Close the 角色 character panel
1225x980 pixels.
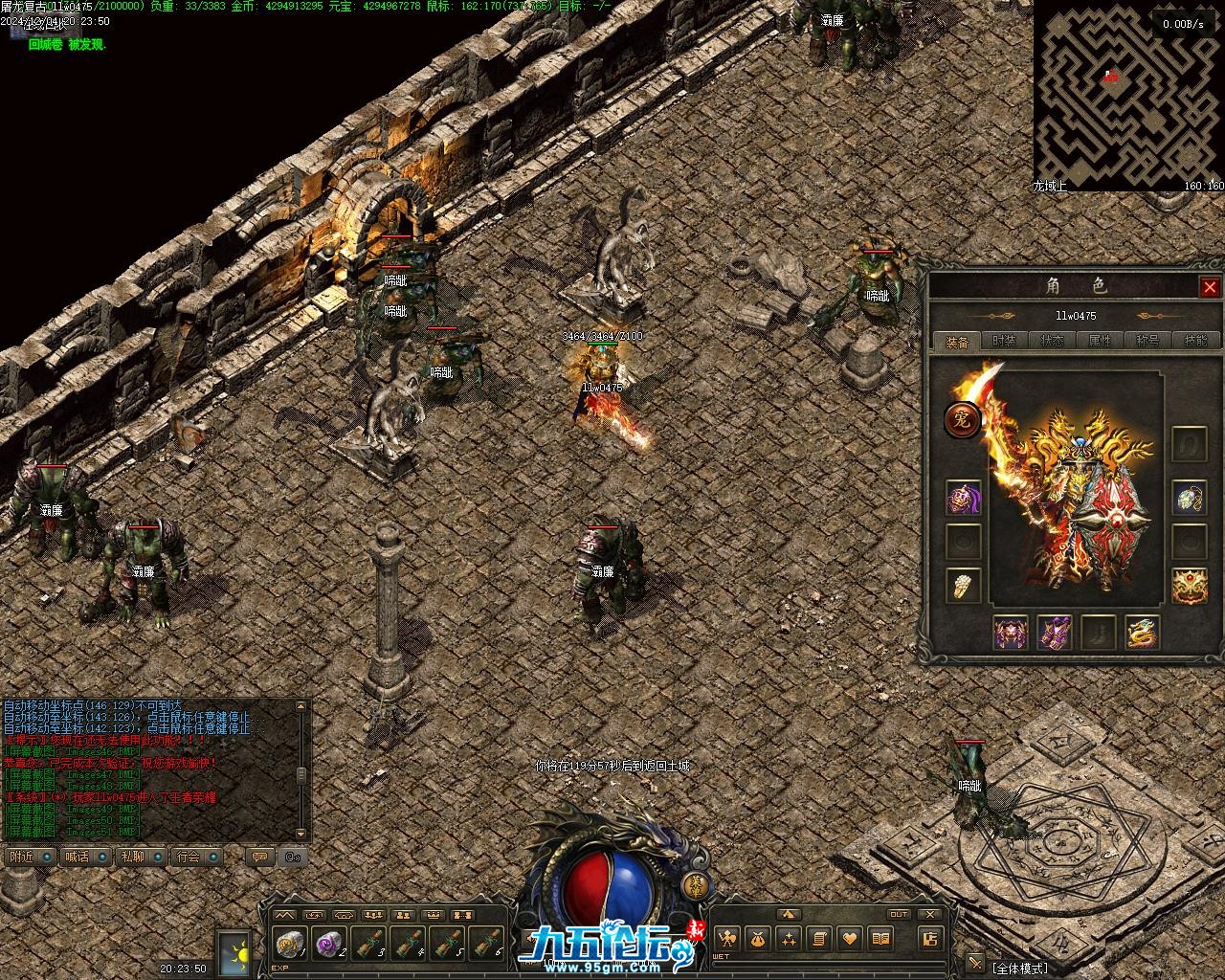point(1210,287)
